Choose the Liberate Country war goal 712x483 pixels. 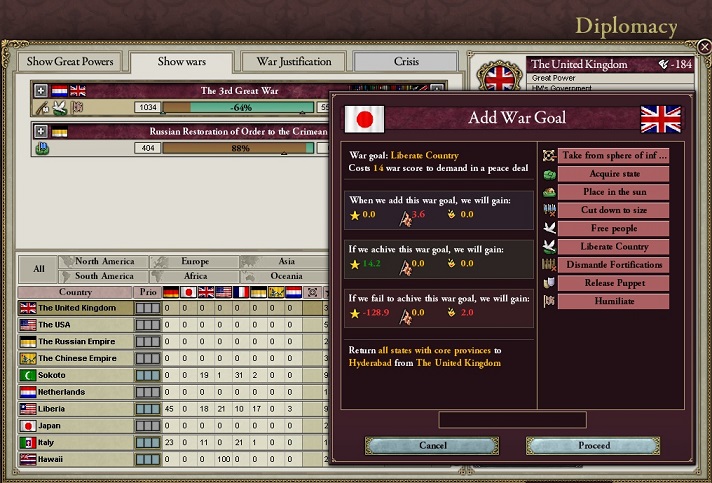coord(613,246)
